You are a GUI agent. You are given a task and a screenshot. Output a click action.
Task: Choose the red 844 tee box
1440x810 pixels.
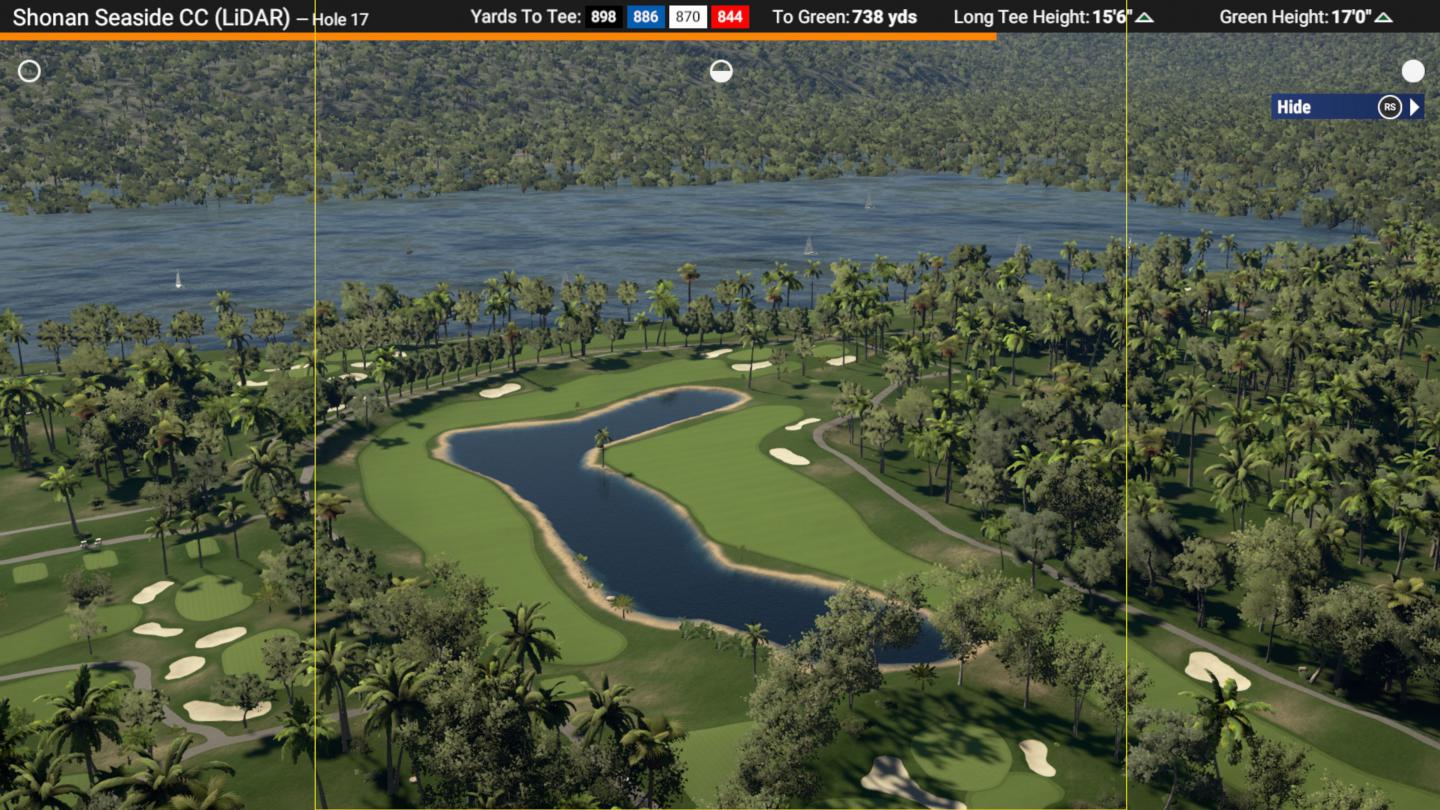730,17
